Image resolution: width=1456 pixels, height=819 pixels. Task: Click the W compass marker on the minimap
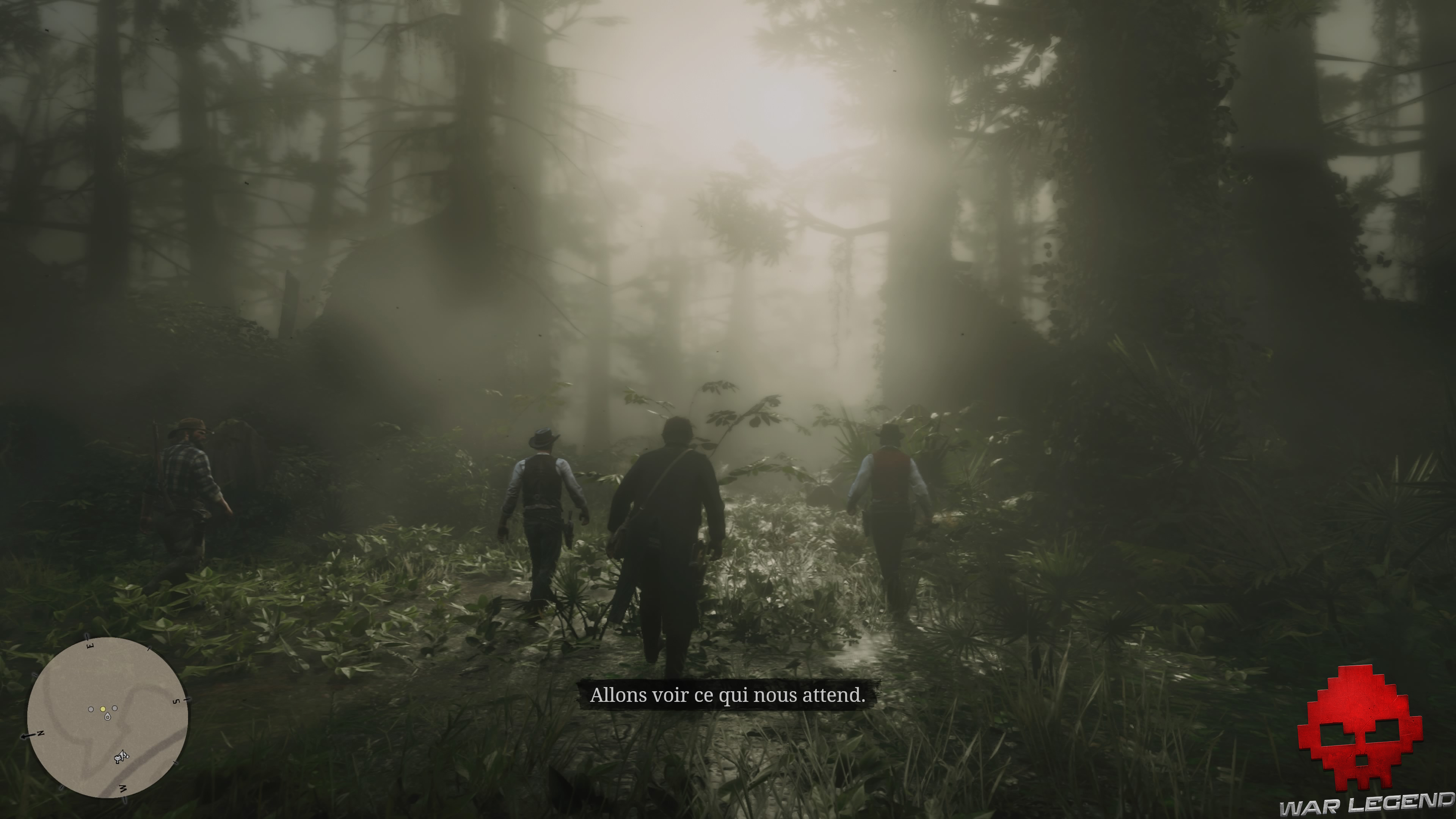[x=122, y=788]
